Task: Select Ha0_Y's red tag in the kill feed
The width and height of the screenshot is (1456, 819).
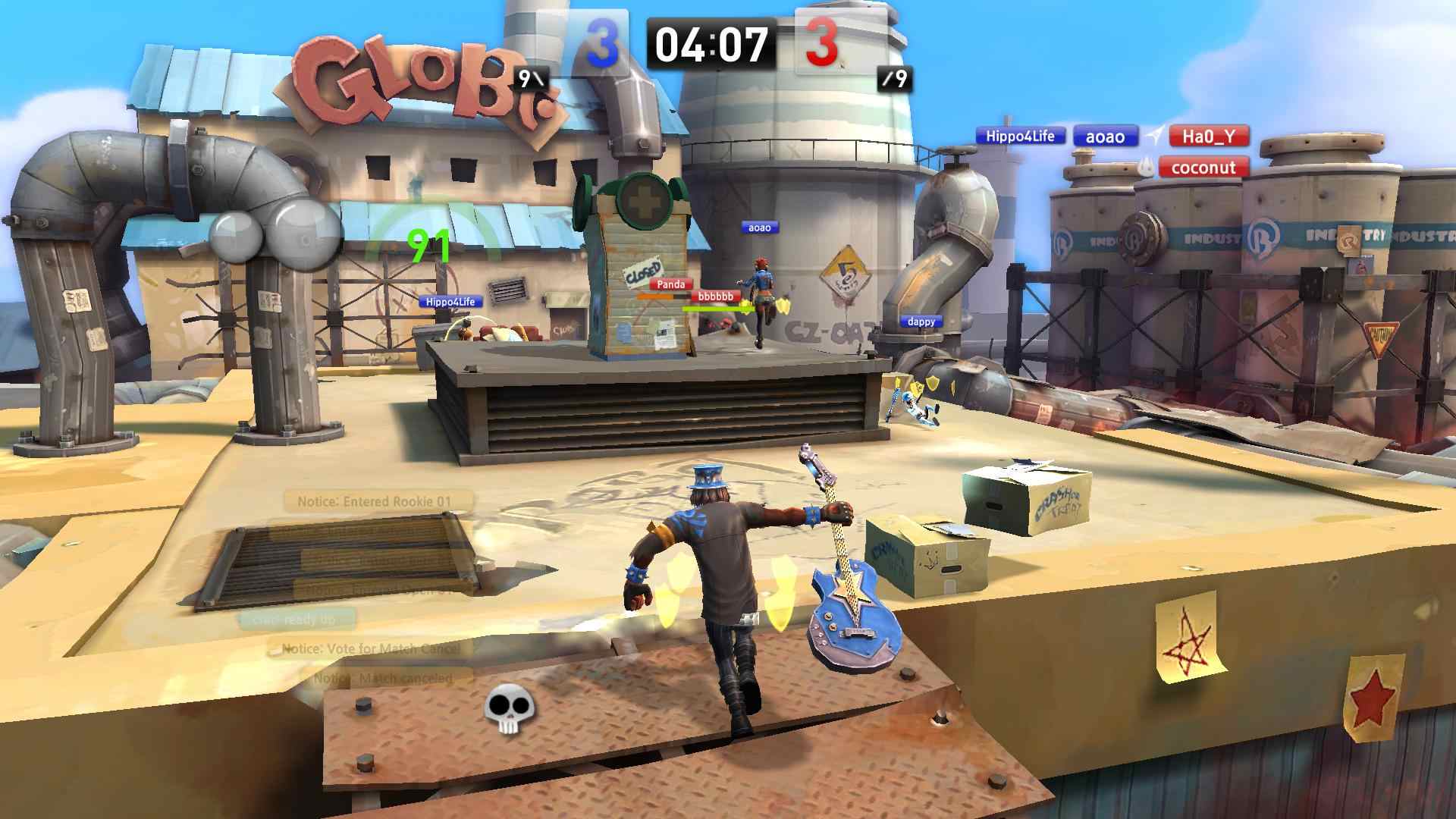Action: click(x=1208, y=136)
